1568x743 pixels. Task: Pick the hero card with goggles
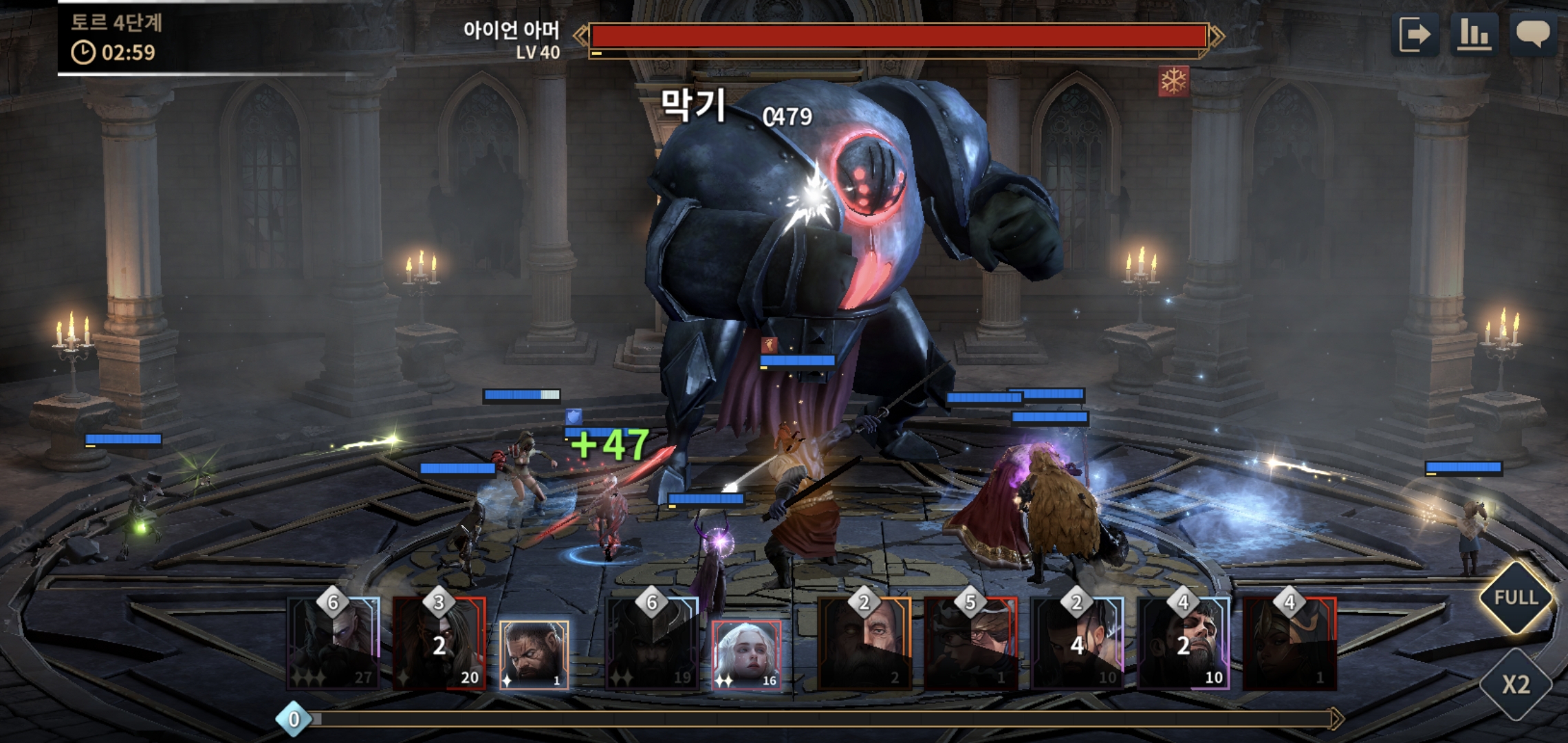pos(970,645)
